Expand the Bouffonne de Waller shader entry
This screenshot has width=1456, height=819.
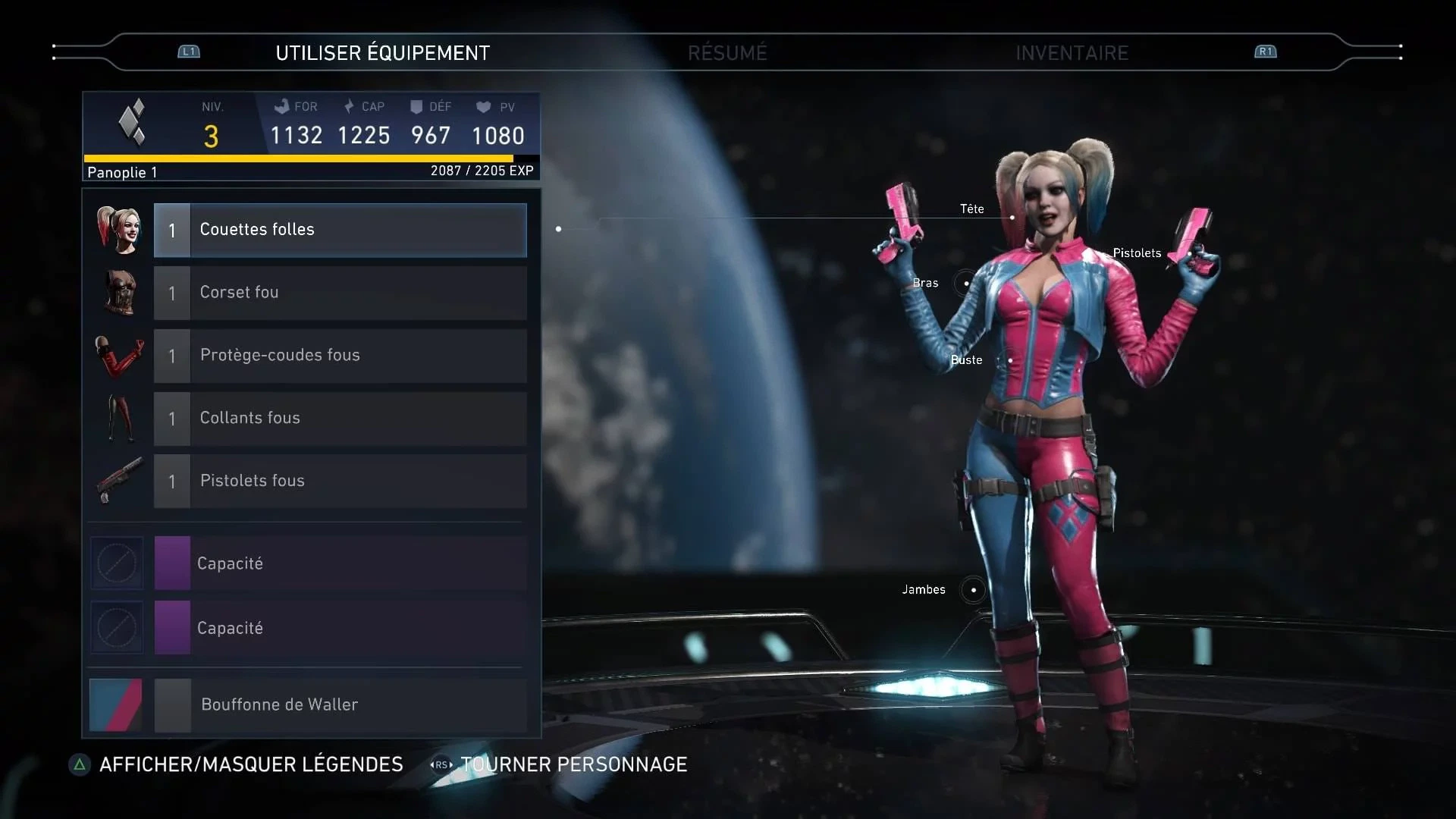pos(340,704)
